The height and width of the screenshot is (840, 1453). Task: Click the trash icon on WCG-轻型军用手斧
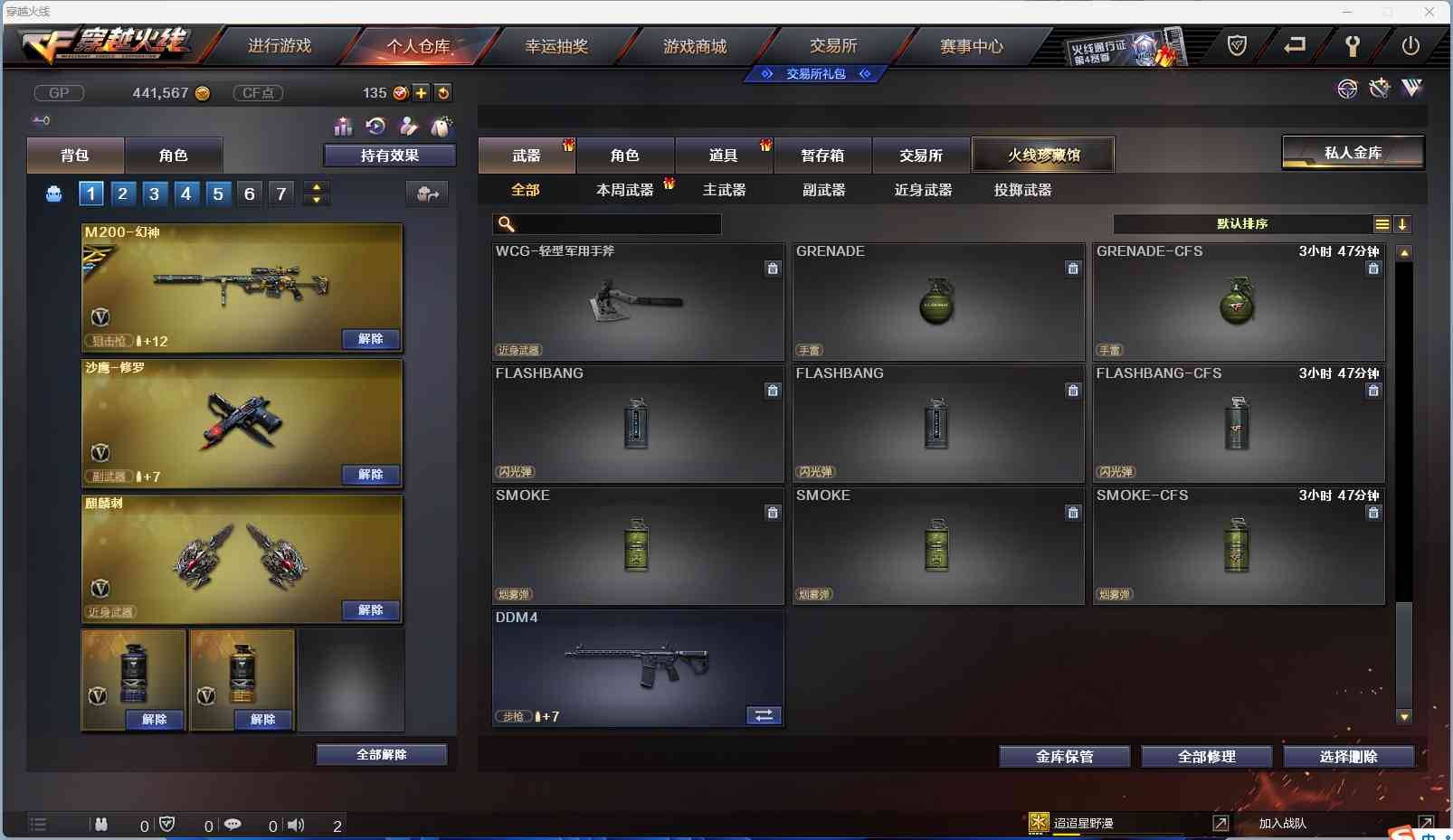774,269
